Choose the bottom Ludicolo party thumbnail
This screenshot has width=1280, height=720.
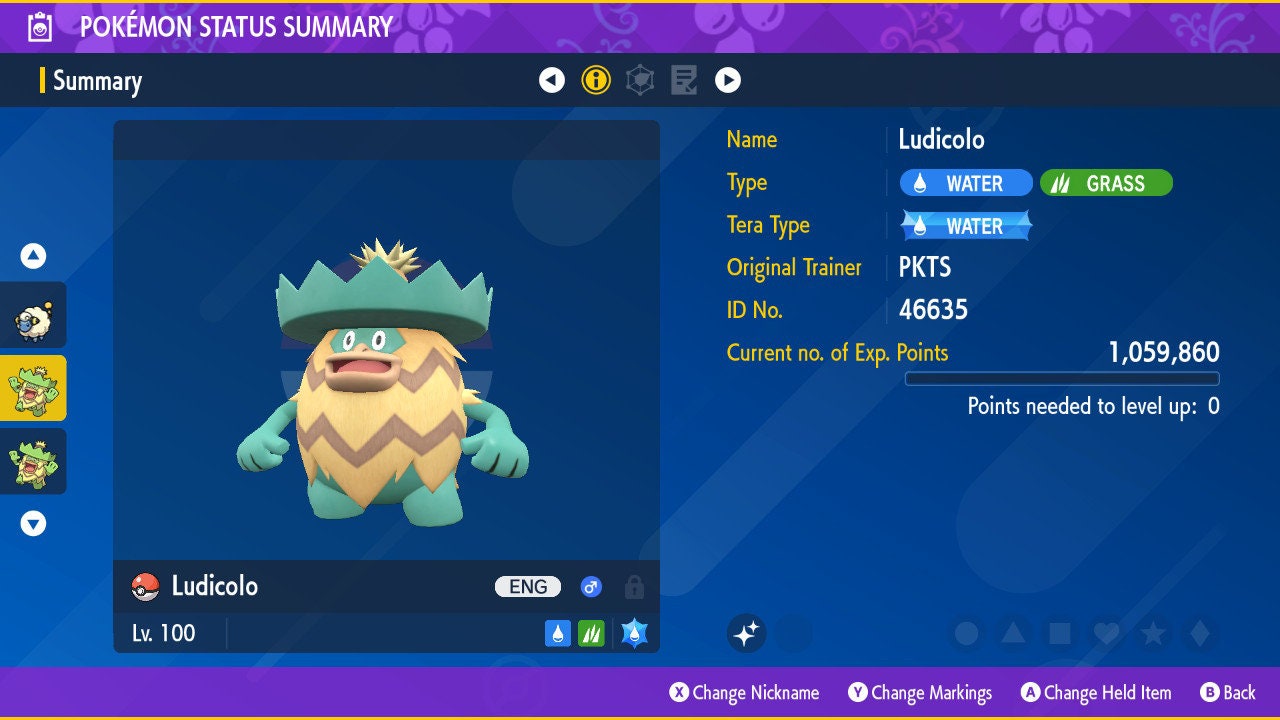pos(33,461)
